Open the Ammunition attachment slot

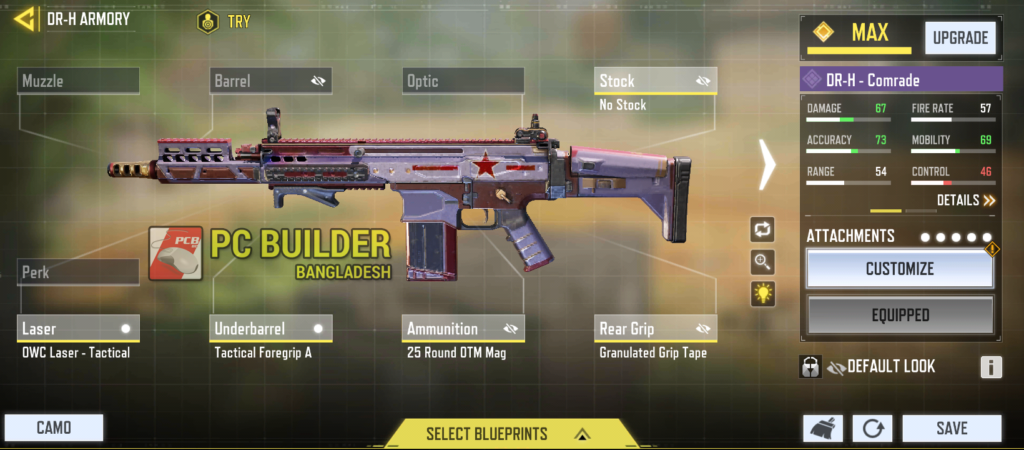463,328
